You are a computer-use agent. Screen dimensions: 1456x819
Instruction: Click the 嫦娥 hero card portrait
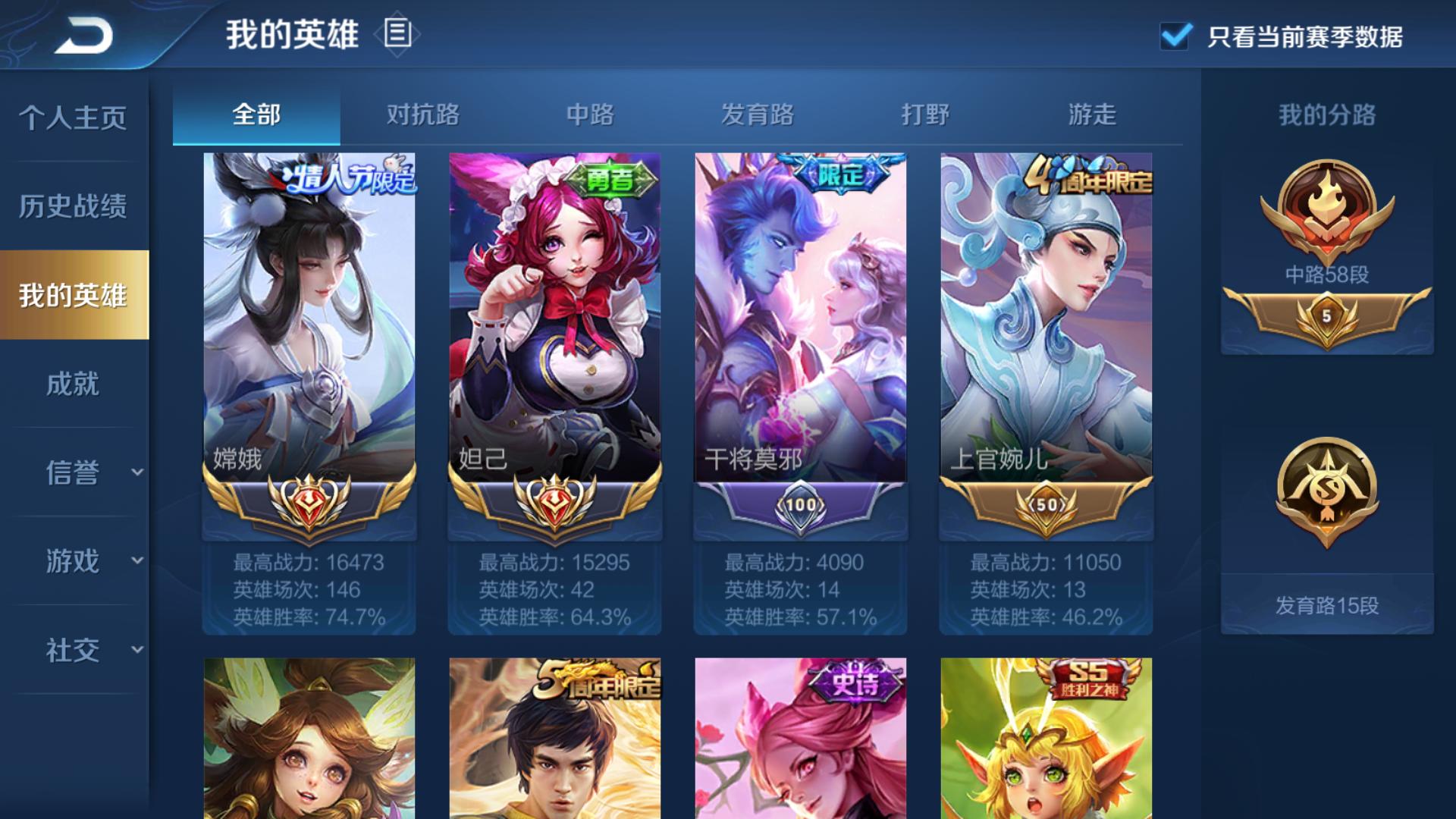[x=308, y=311]
